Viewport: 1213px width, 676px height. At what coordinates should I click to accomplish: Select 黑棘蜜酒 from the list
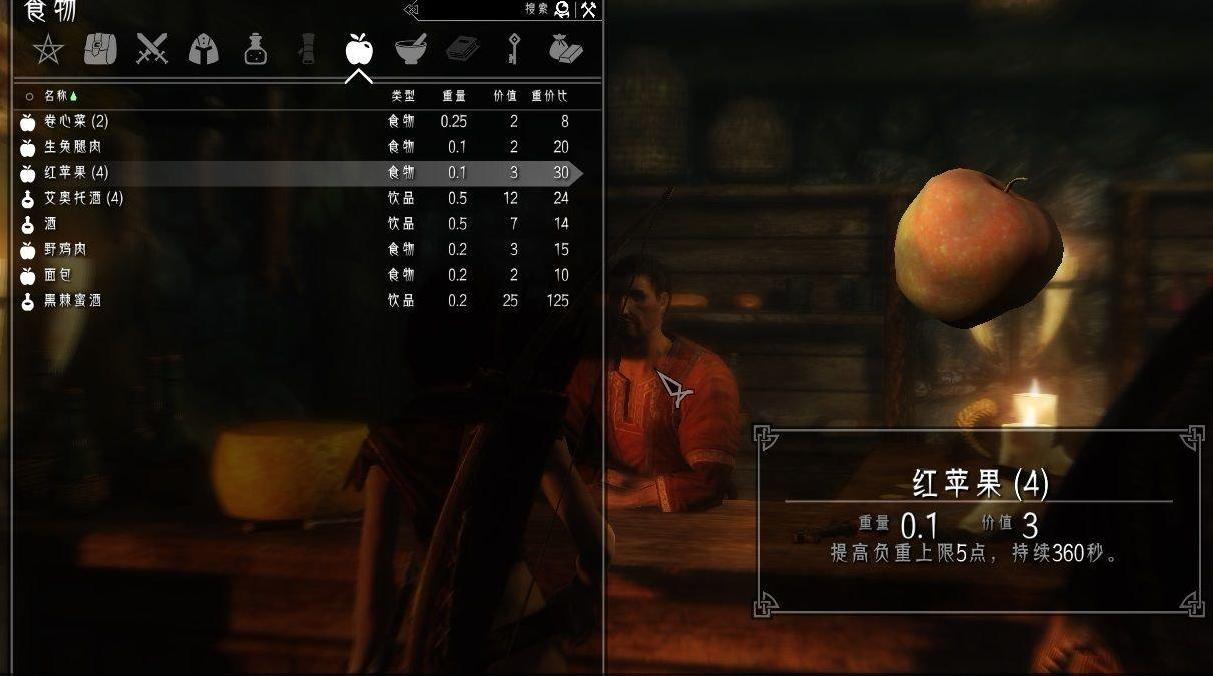tap(72, 301)
